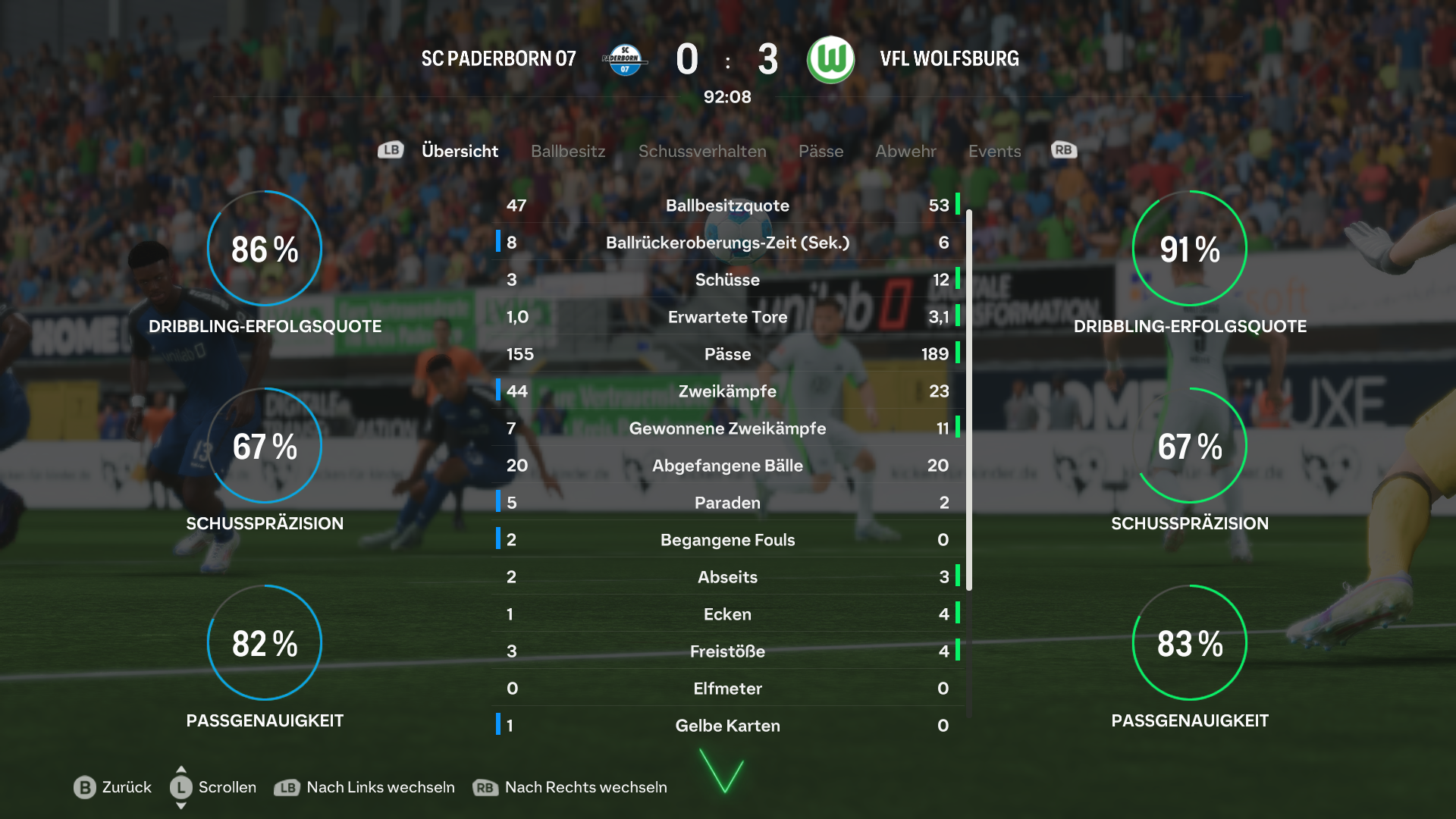Show the Abwehr statistics tab
The width and height of the screenshot is (1456, 819).
pyautogui.click(x=905, y=151)
